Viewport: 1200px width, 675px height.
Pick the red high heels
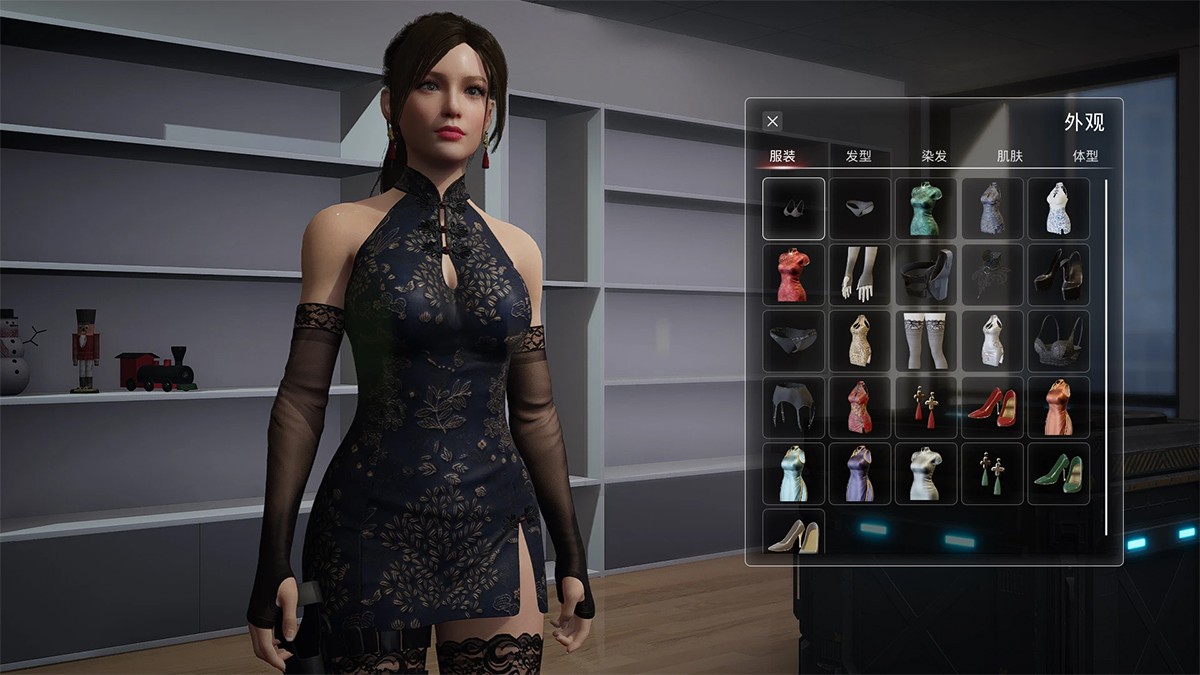tap(992, 407)
